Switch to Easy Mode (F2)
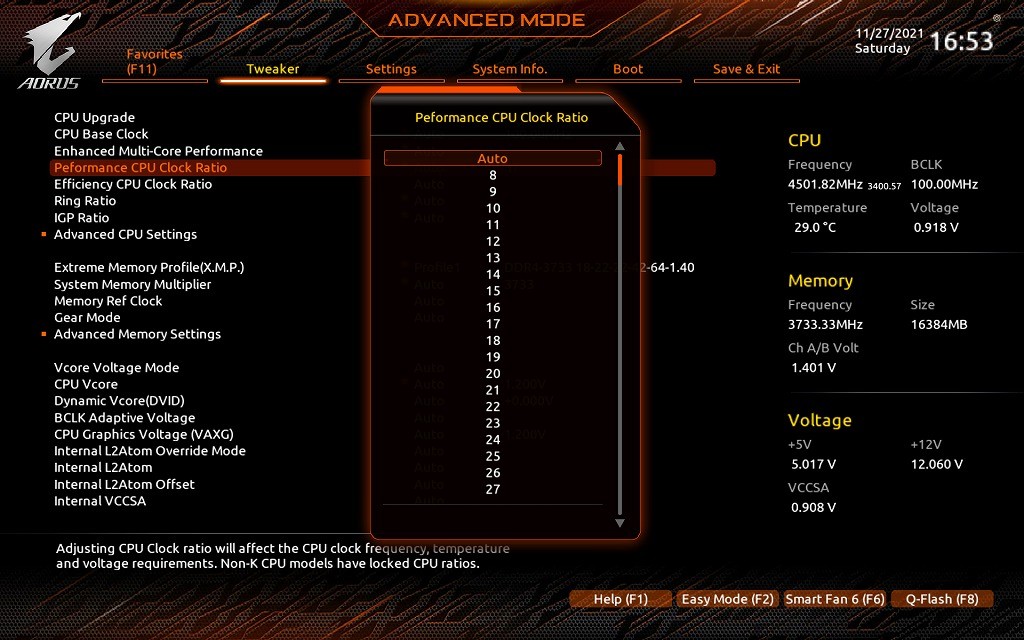 [x=727, y=599]
